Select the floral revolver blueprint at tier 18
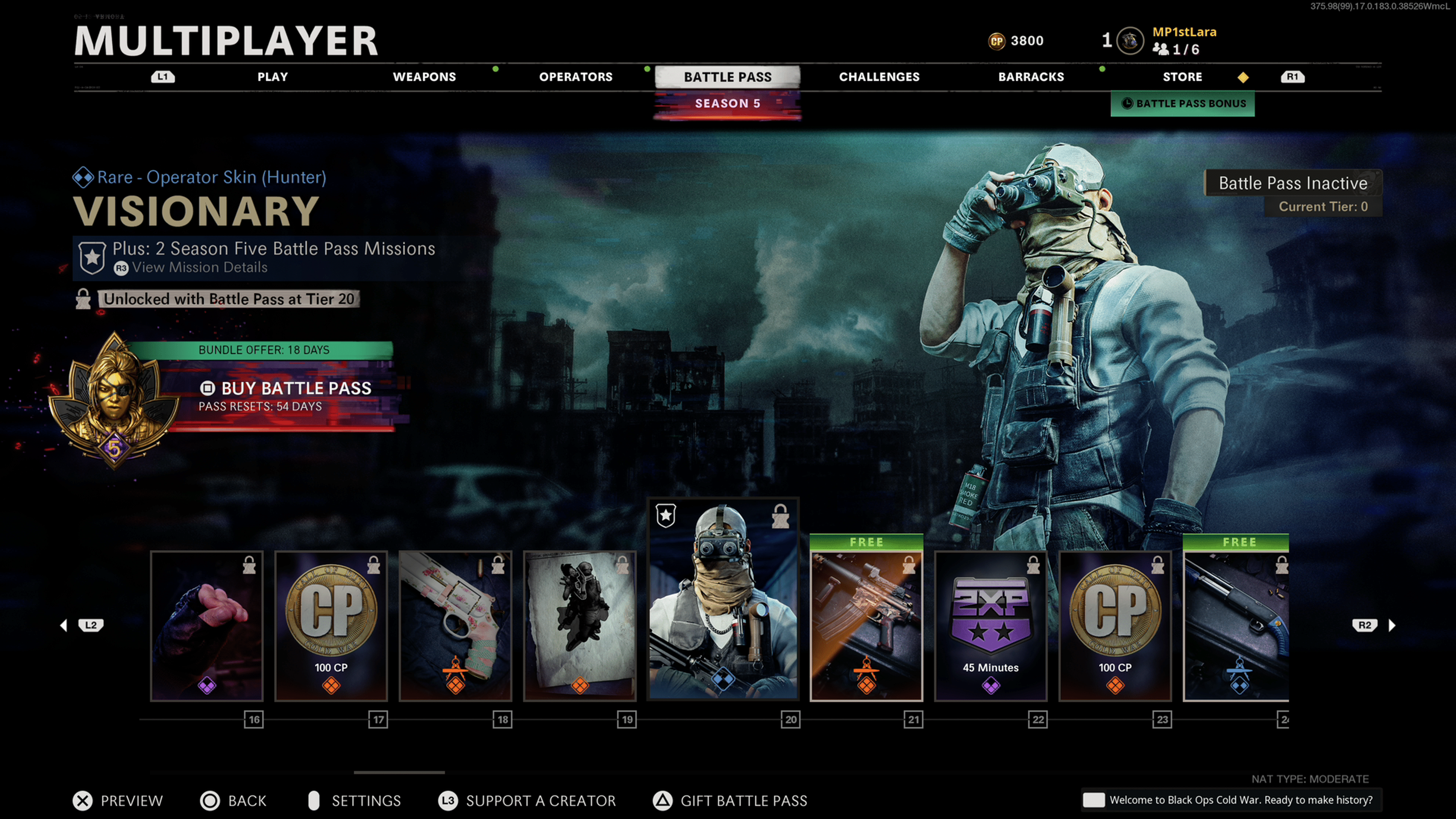Screen dimensions: 1456x819 tap(455, 626)
